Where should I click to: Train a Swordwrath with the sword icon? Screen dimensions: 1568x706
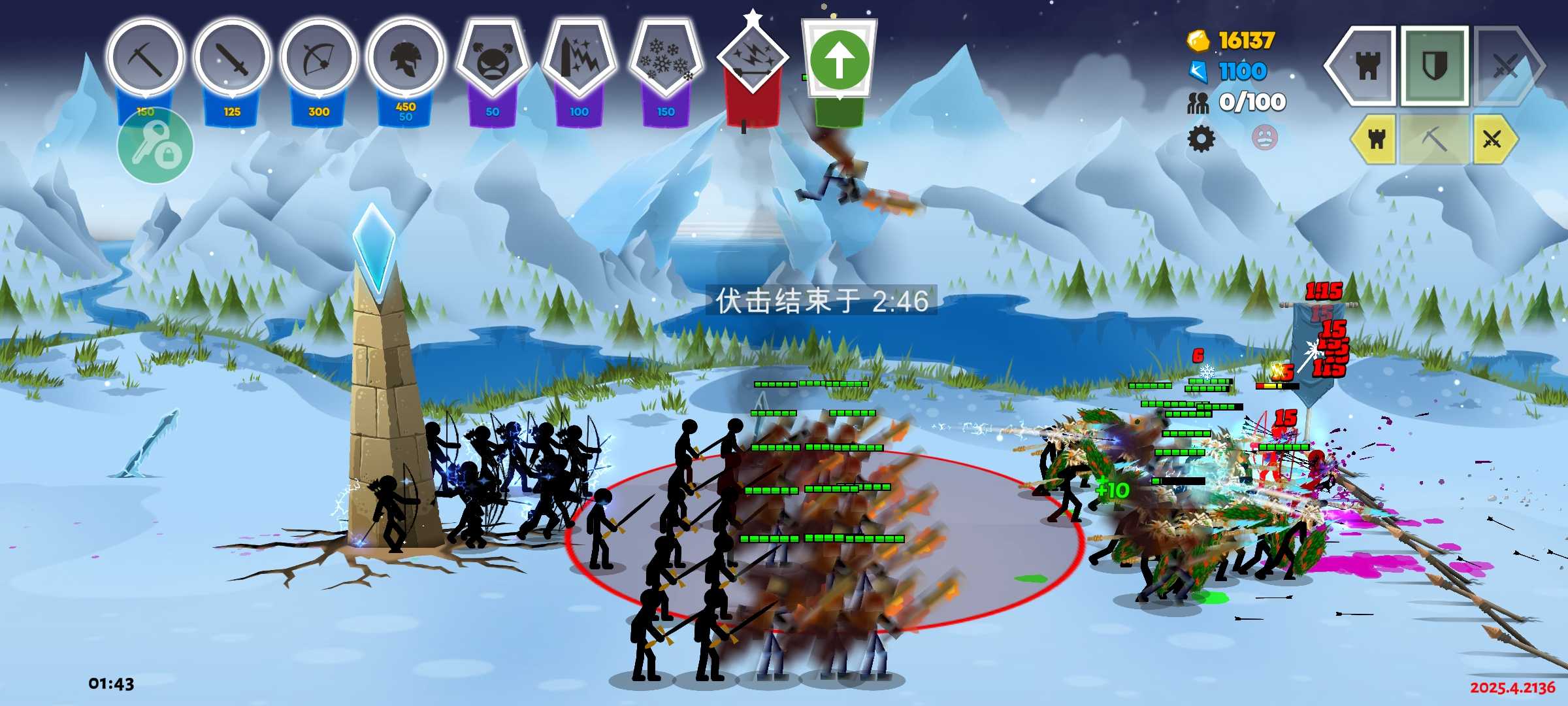(x=232, y=59)
